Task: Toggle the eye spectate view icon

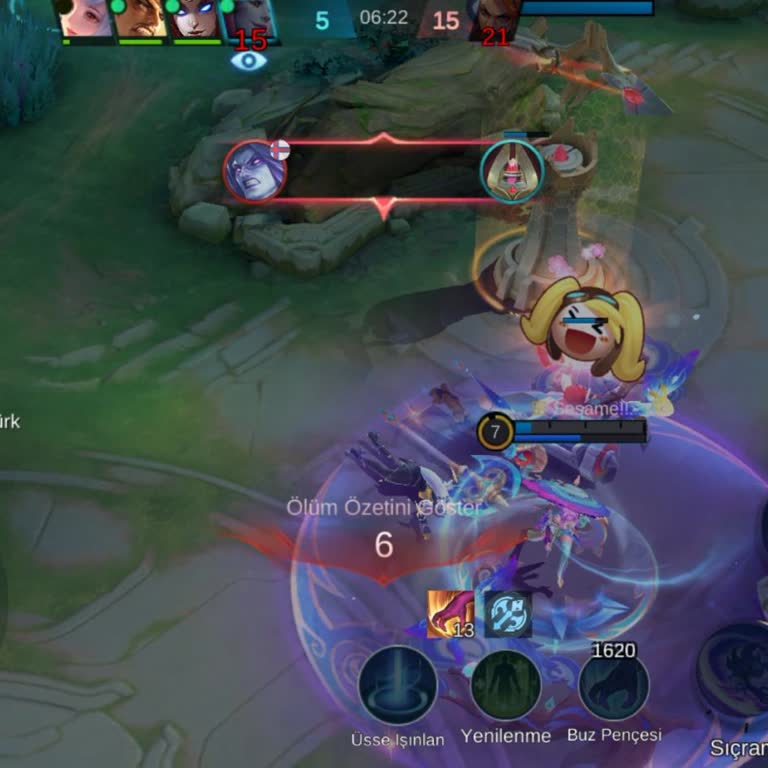Action: (x=249, y=61)
